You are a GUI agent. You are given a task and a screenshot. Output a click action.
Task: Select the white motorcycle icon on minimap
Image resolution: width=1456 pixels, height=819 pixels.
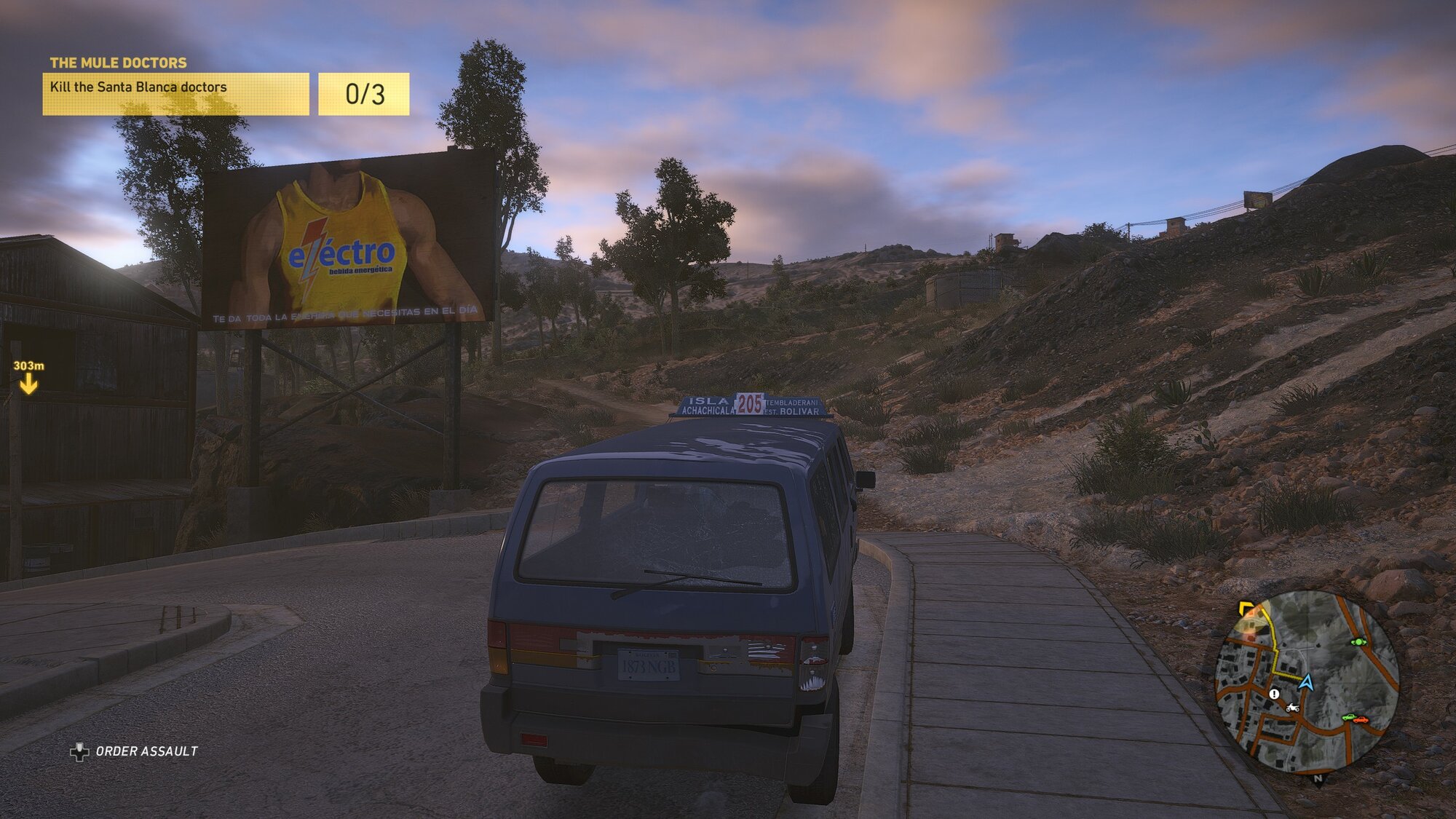1292,708
